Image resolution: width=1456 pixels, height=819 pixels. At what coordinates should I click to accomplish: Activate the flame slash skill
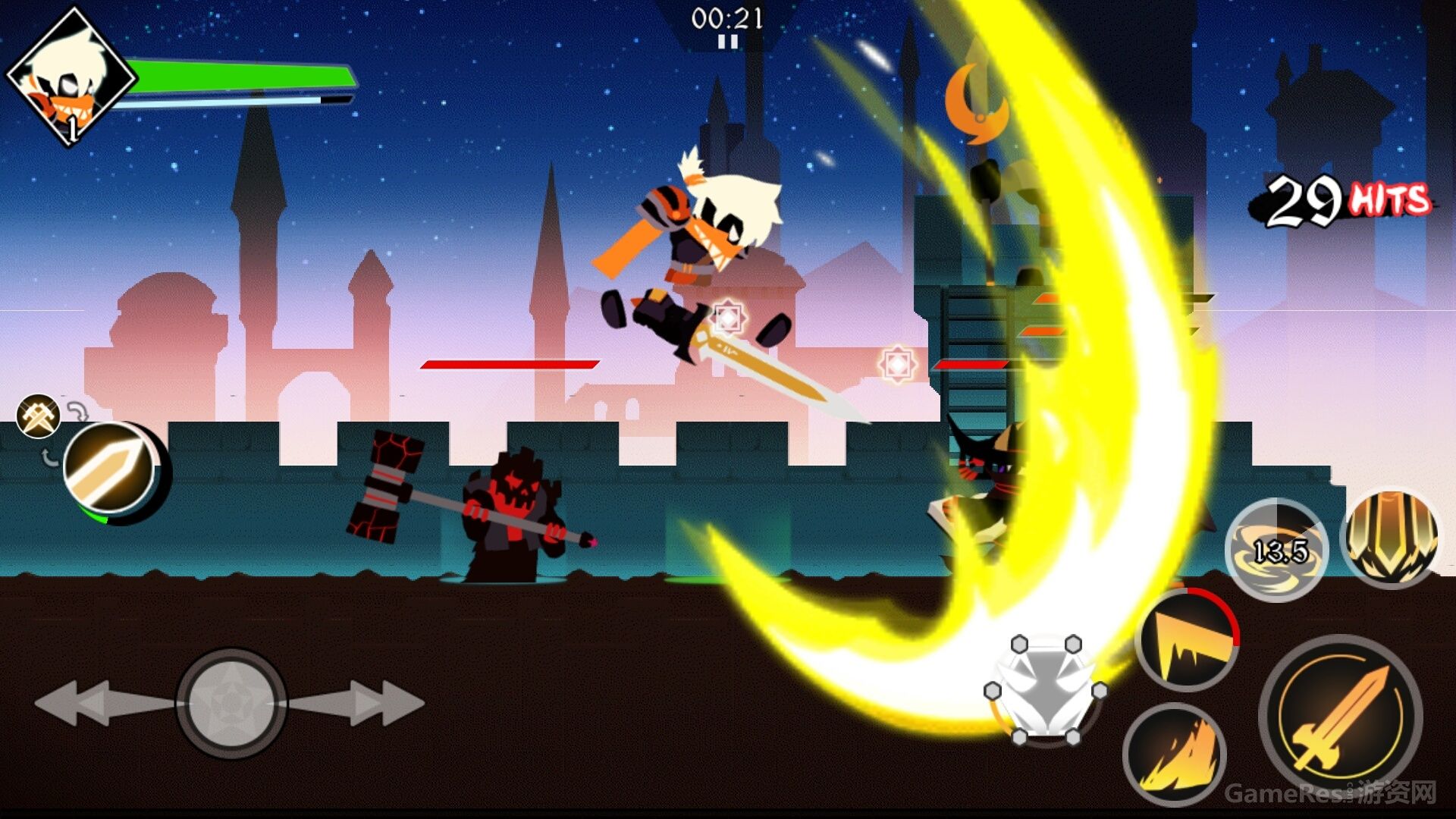[1174, 753]
